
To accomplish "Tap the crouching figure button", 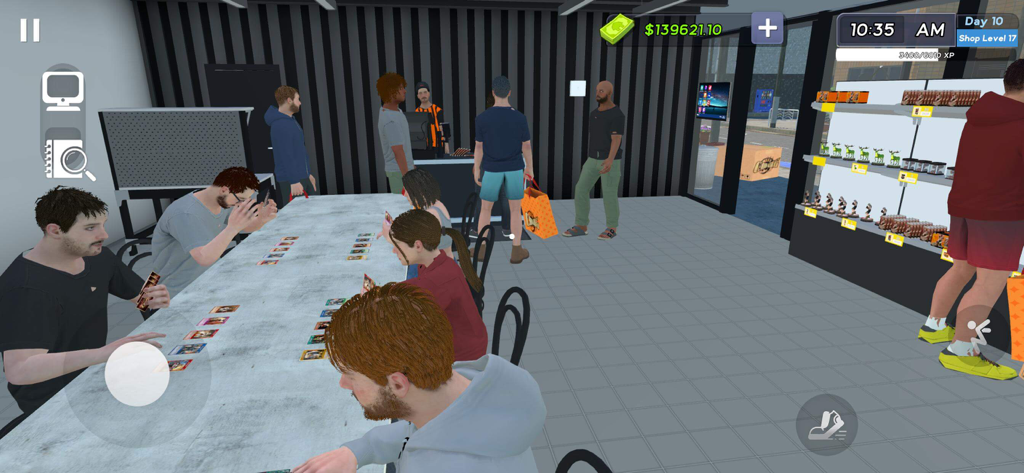I will tap(977, 333).
